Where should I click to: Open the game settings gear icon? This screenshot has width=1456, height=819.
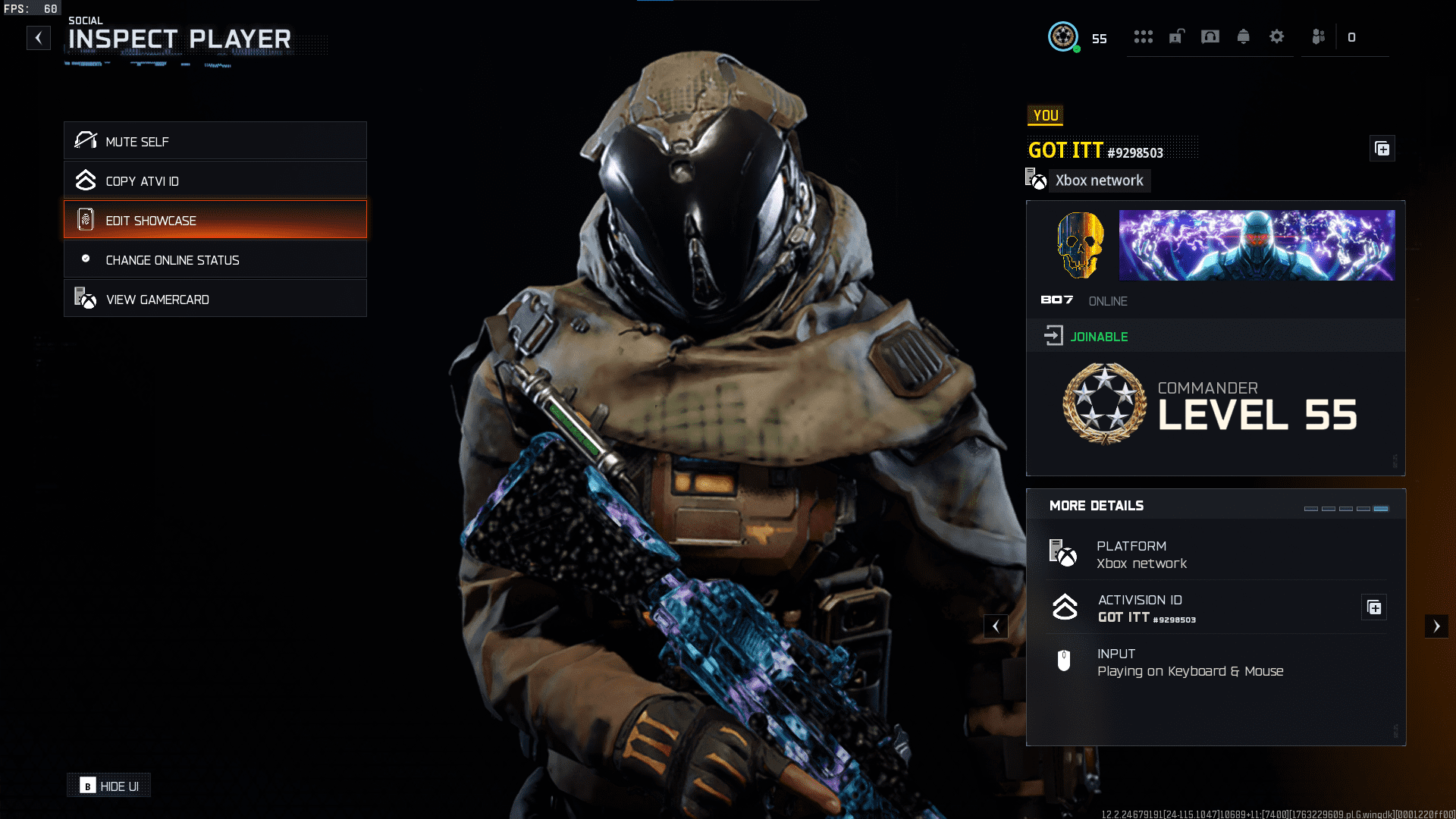(x=1277, y=36)
